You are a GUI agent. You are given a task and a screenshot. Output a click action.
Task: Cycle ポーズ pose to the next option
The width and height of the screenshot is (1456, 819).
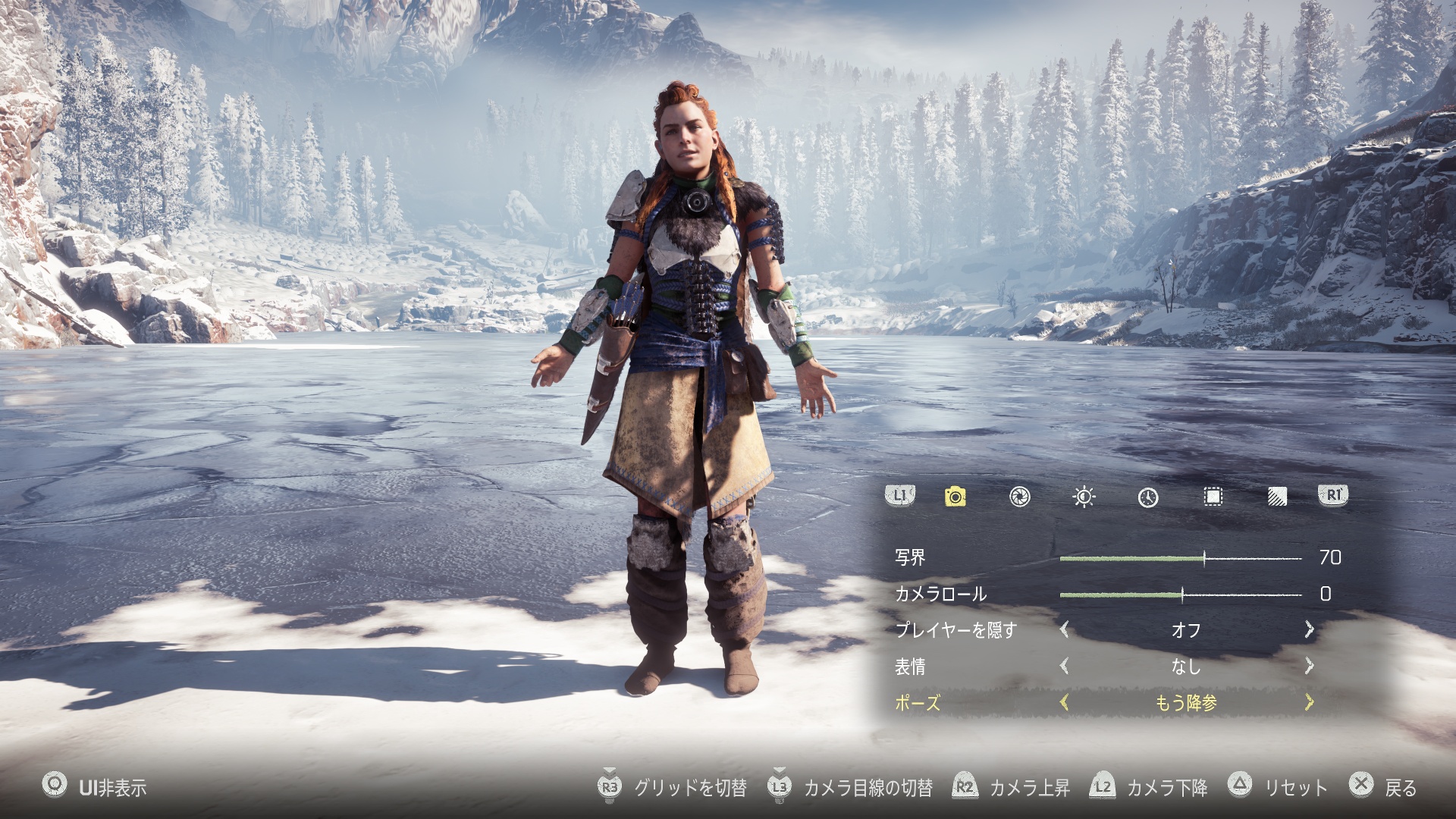pos(1309,702)
